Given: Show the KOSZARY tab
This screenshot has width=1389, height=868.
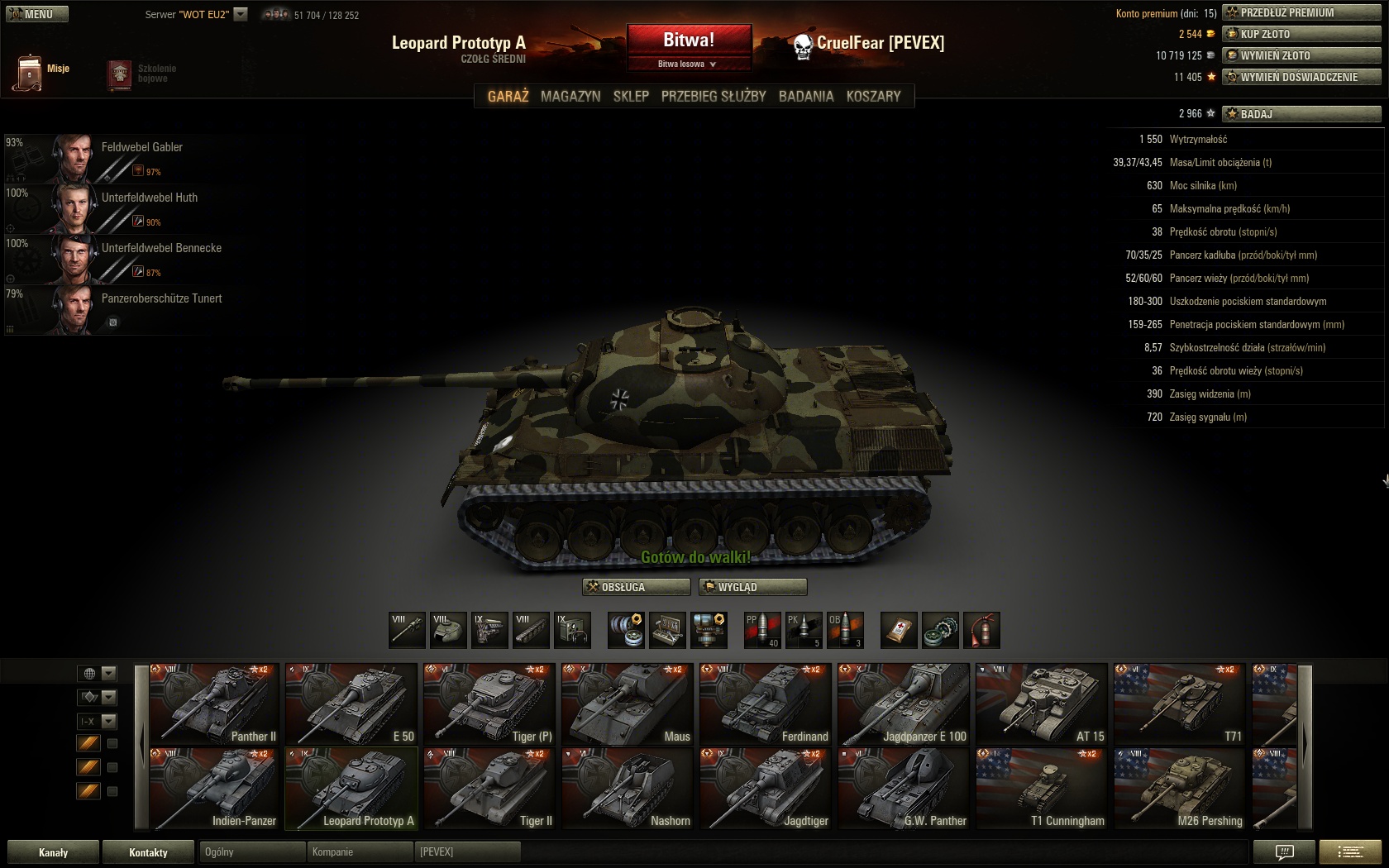Looking at the screenshot, I should click(873, 97).
